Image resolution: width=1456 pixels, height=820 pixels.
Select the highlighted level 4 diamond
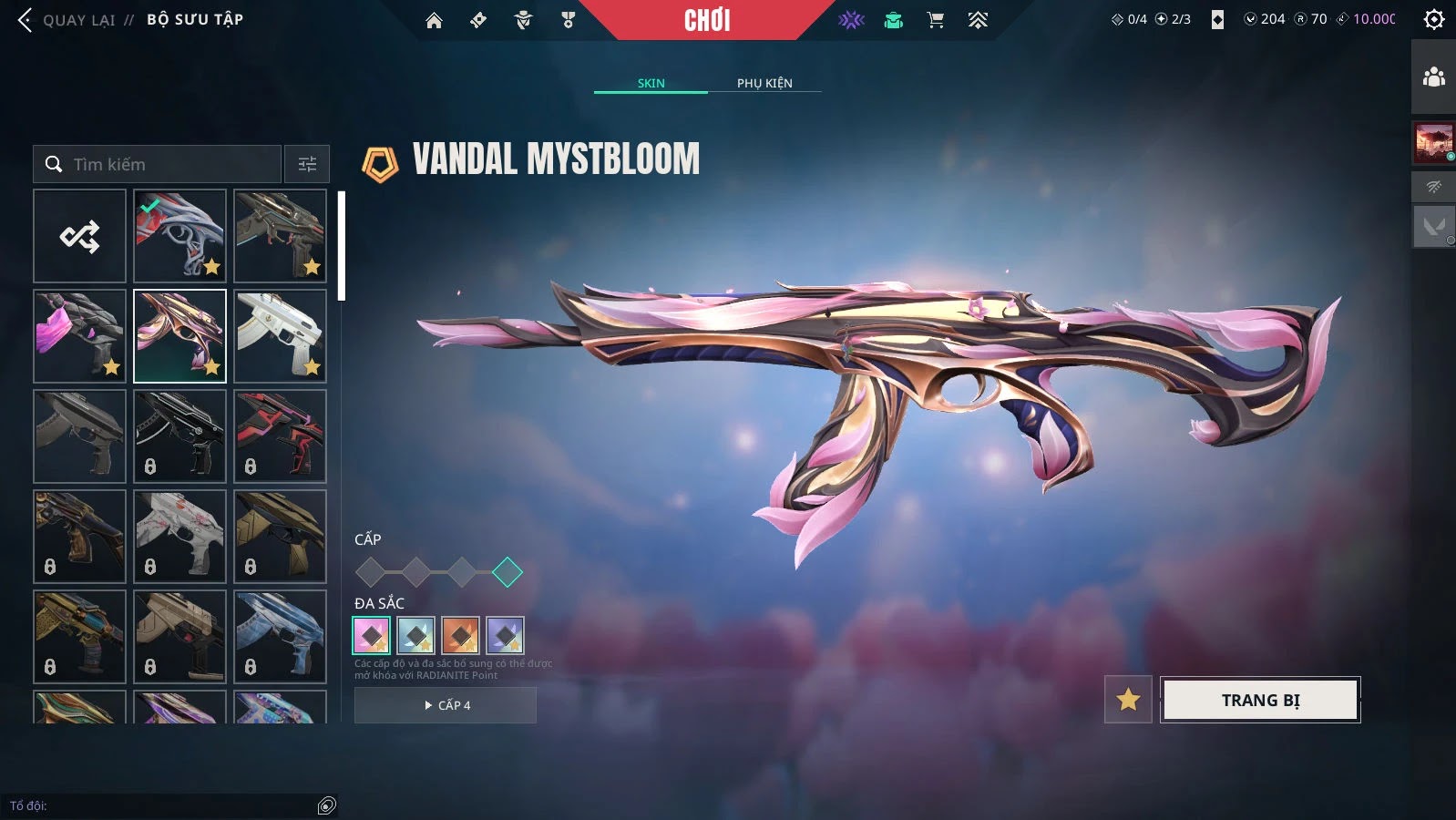(508, 572)
